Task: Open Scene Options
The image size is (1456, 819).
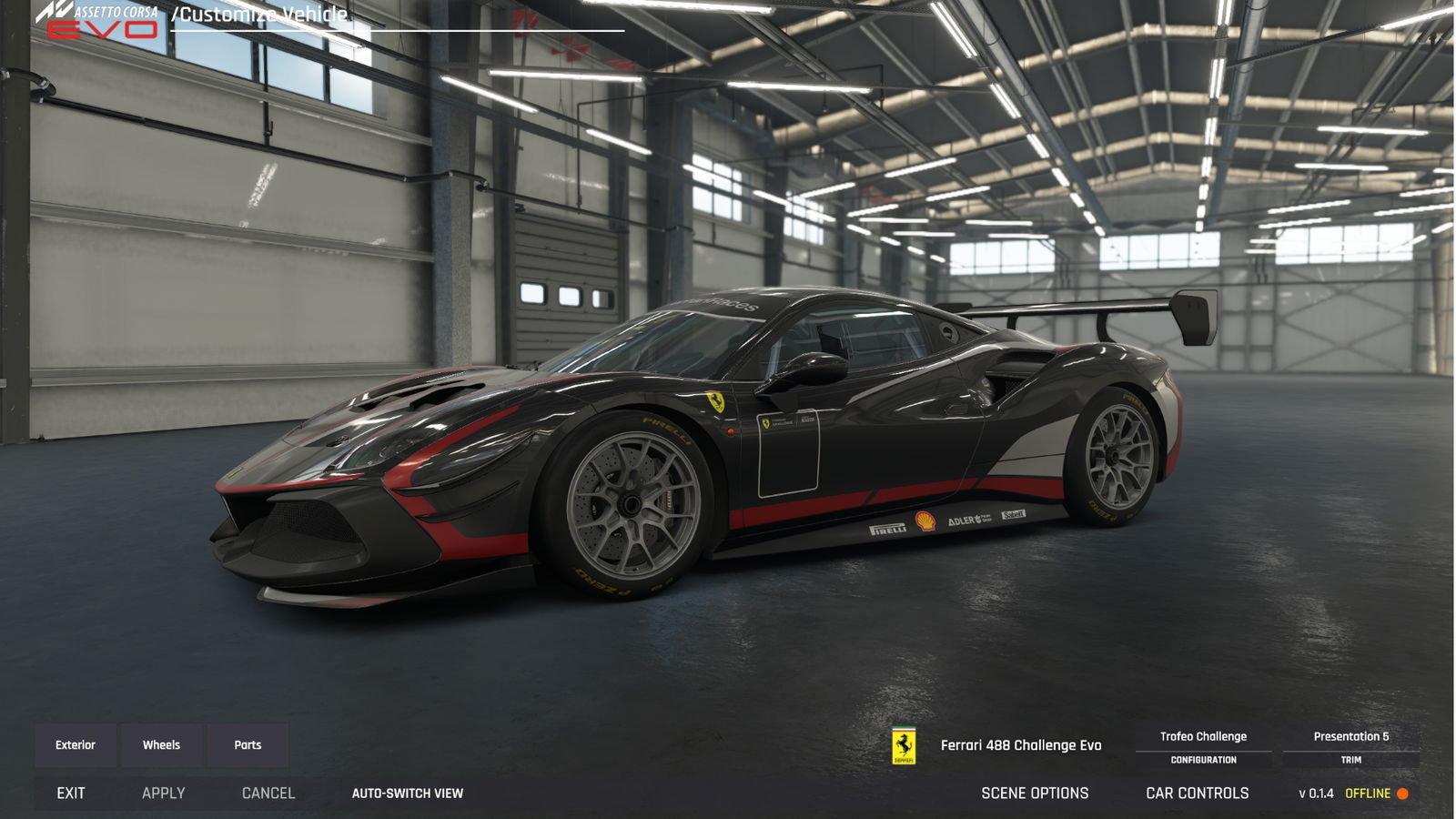Action: coord(1035,794)
